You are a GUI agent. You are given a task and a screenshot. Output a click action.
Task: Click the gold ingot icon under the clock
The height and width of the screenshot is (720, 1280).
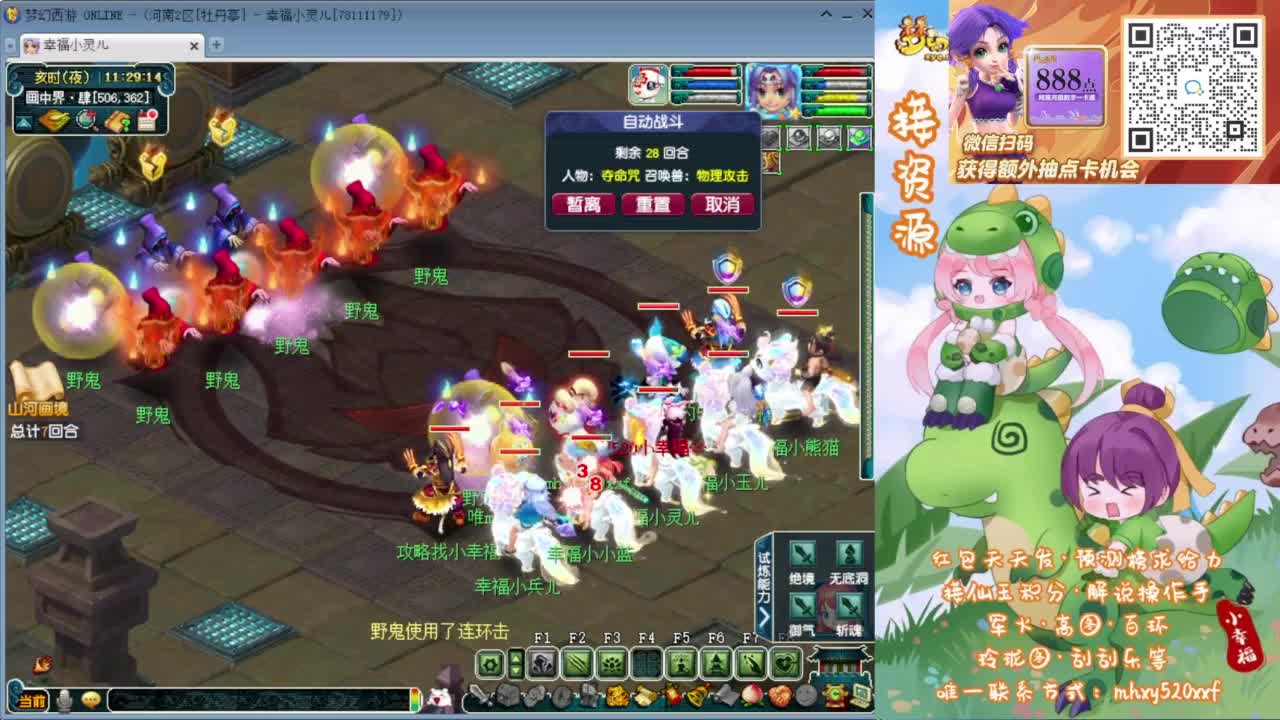(x=53, y=119)
